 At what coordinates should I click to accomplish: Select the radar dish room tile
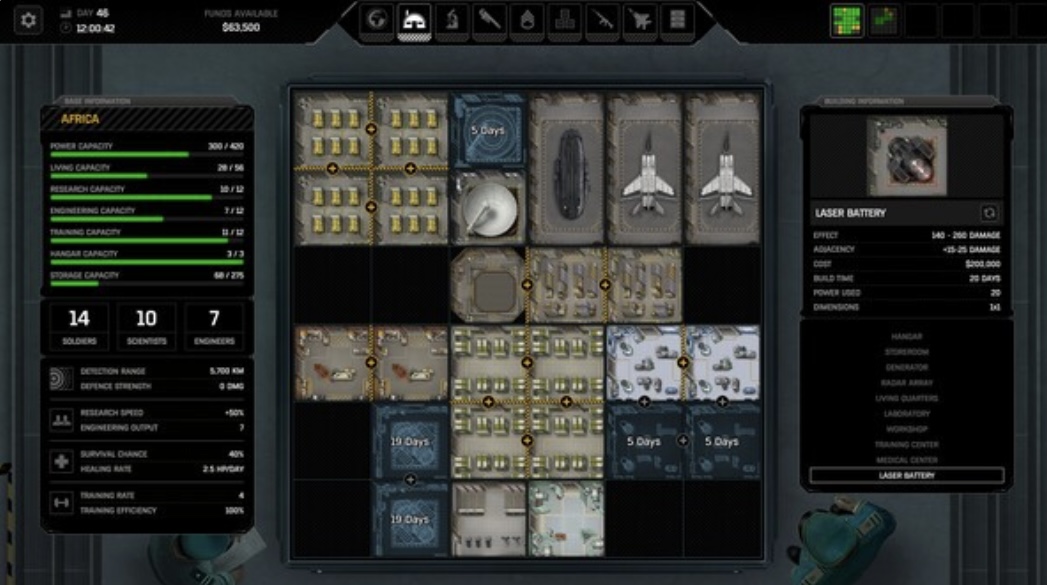488,207
